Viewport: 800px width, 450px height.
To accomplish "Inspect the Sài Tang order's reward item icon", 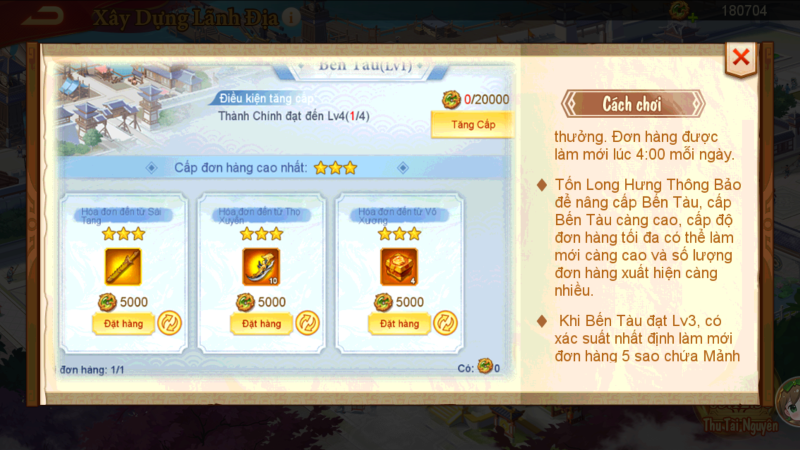I will [x=122, y=266].
